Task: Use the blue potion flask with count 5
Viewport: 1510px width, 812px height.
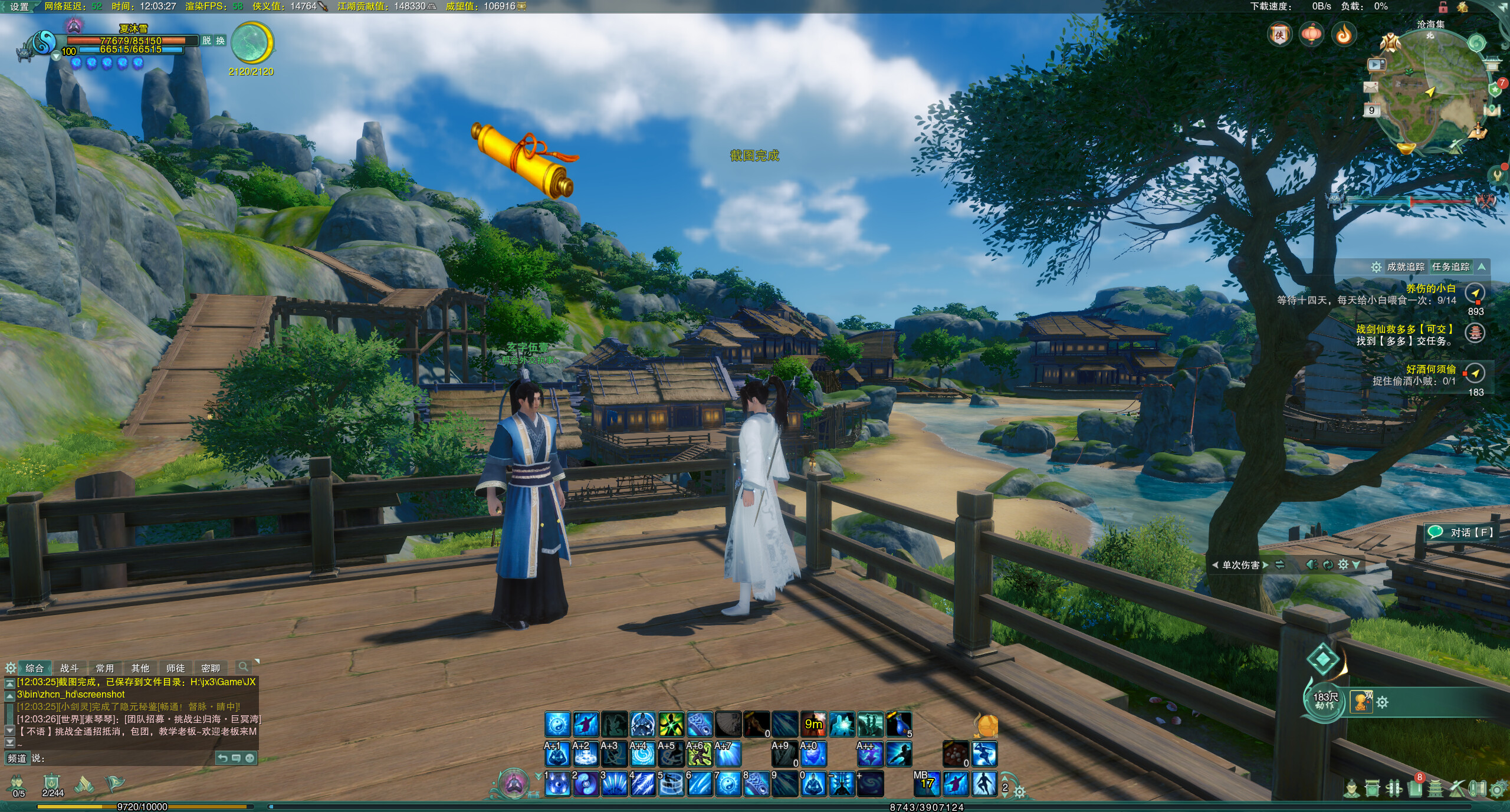Action: 899,725
